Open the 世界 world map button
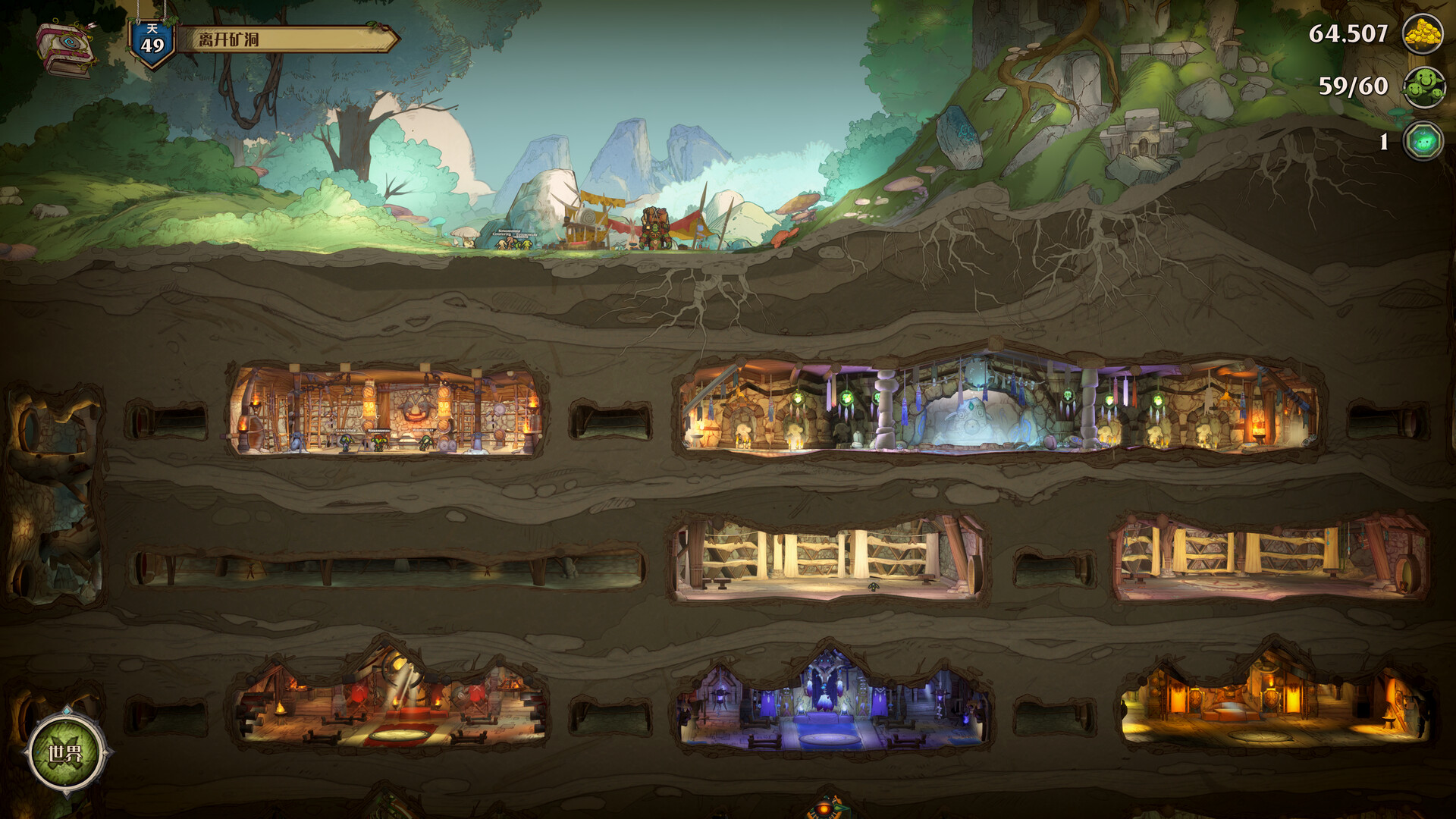The height and width of the screenshot is (819, 1456). pyautogui.click(x=66, y=753)
